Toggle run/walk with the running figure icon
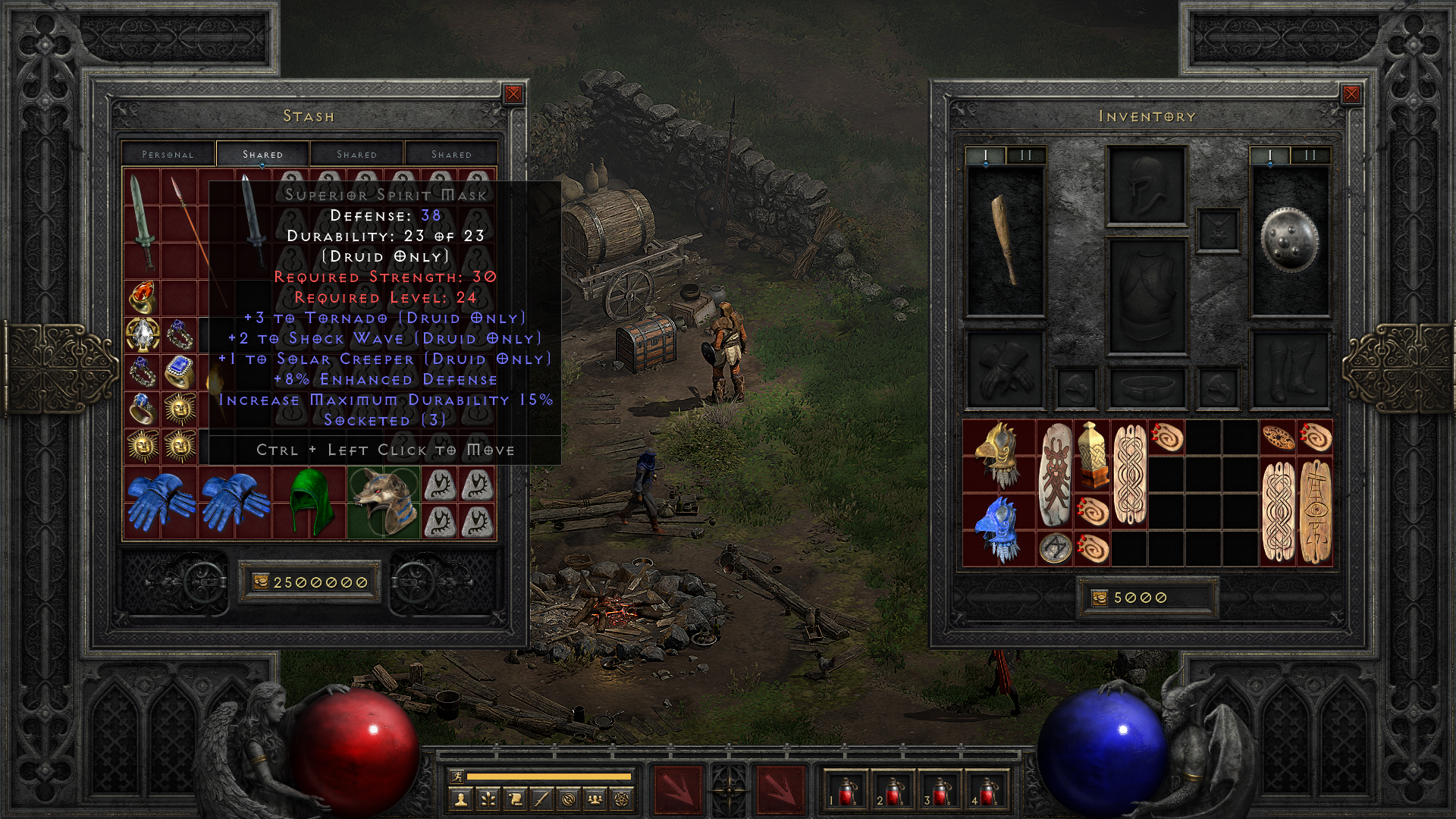 [x=457, y=776]
